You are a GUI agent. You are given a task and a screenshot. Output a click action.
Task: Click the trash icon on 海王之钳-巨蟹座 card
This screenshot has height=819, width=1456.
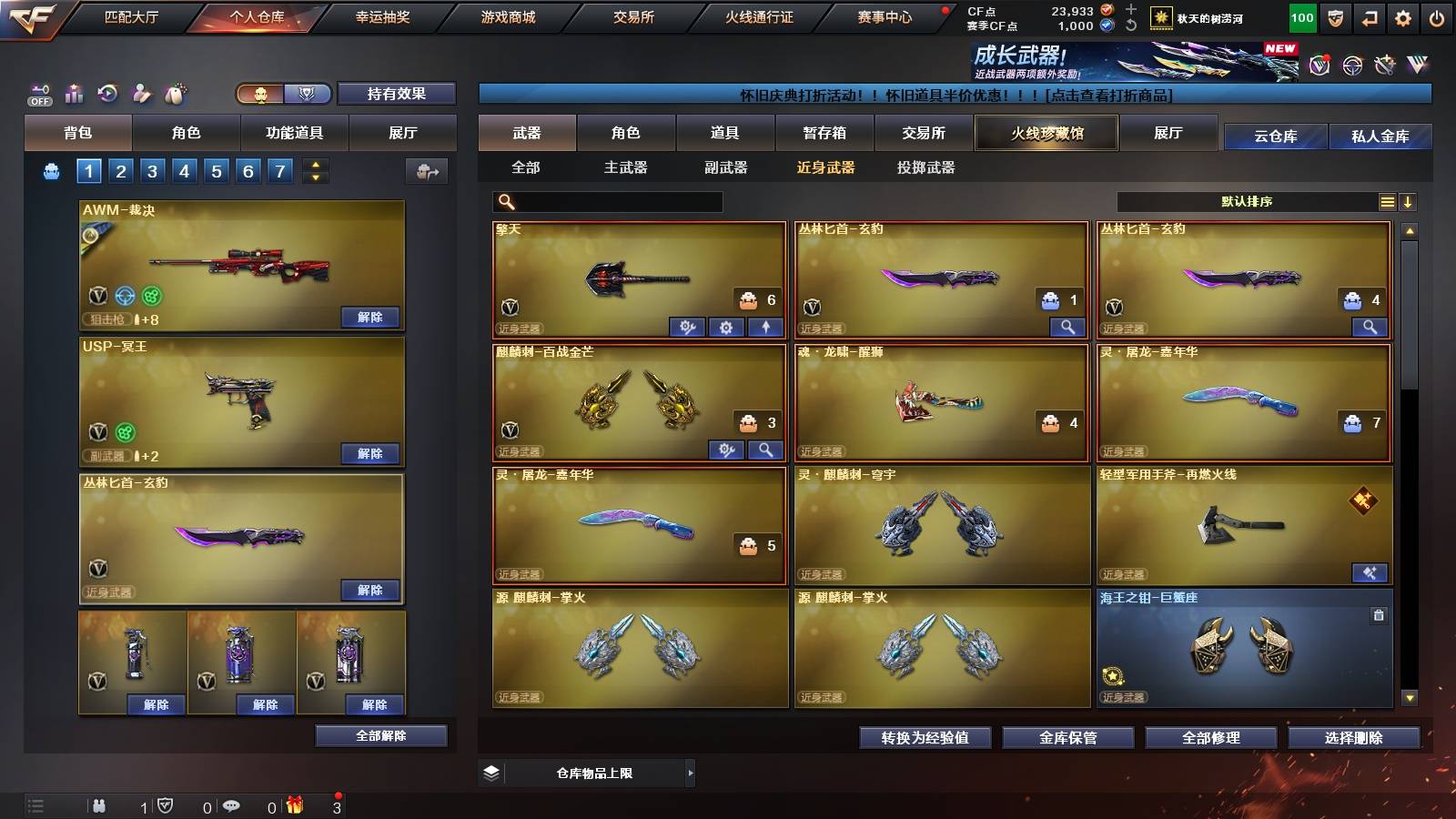1378,615
